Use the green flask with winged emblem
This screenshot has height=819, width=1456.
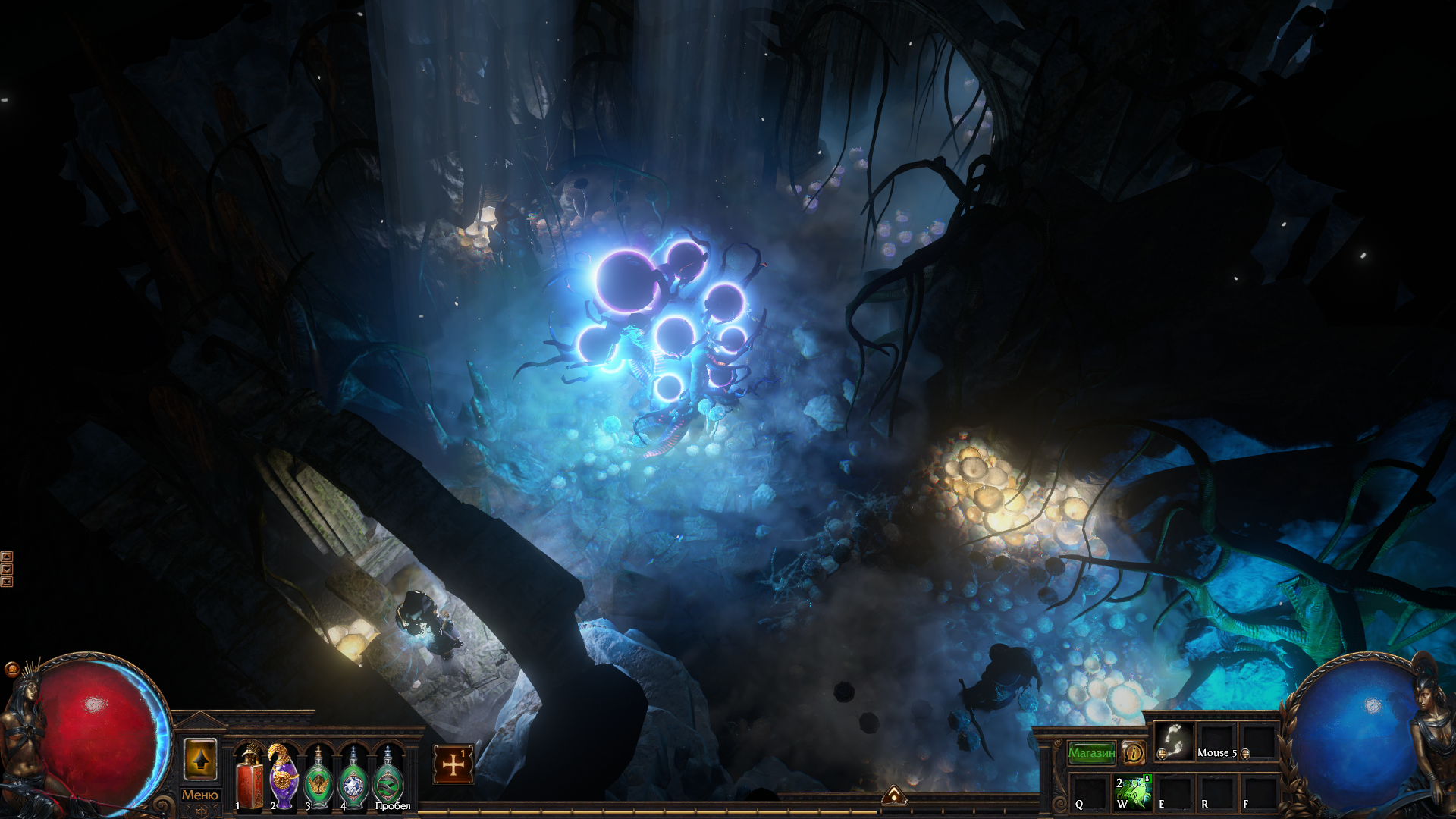click(x=318, y=779)
